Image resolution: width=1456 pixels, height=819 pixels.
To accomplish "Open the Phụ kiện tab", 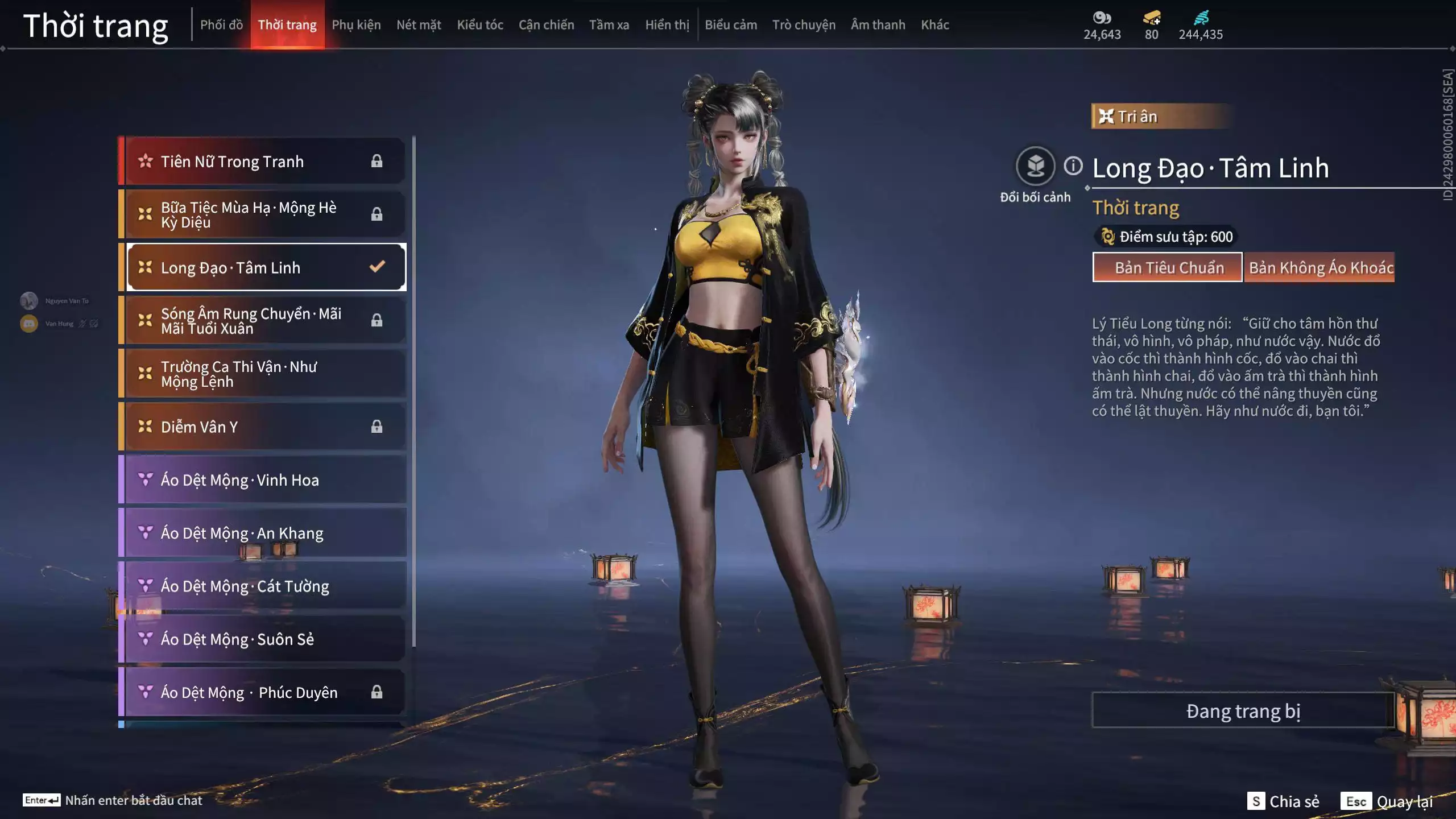I will point(356,25).
